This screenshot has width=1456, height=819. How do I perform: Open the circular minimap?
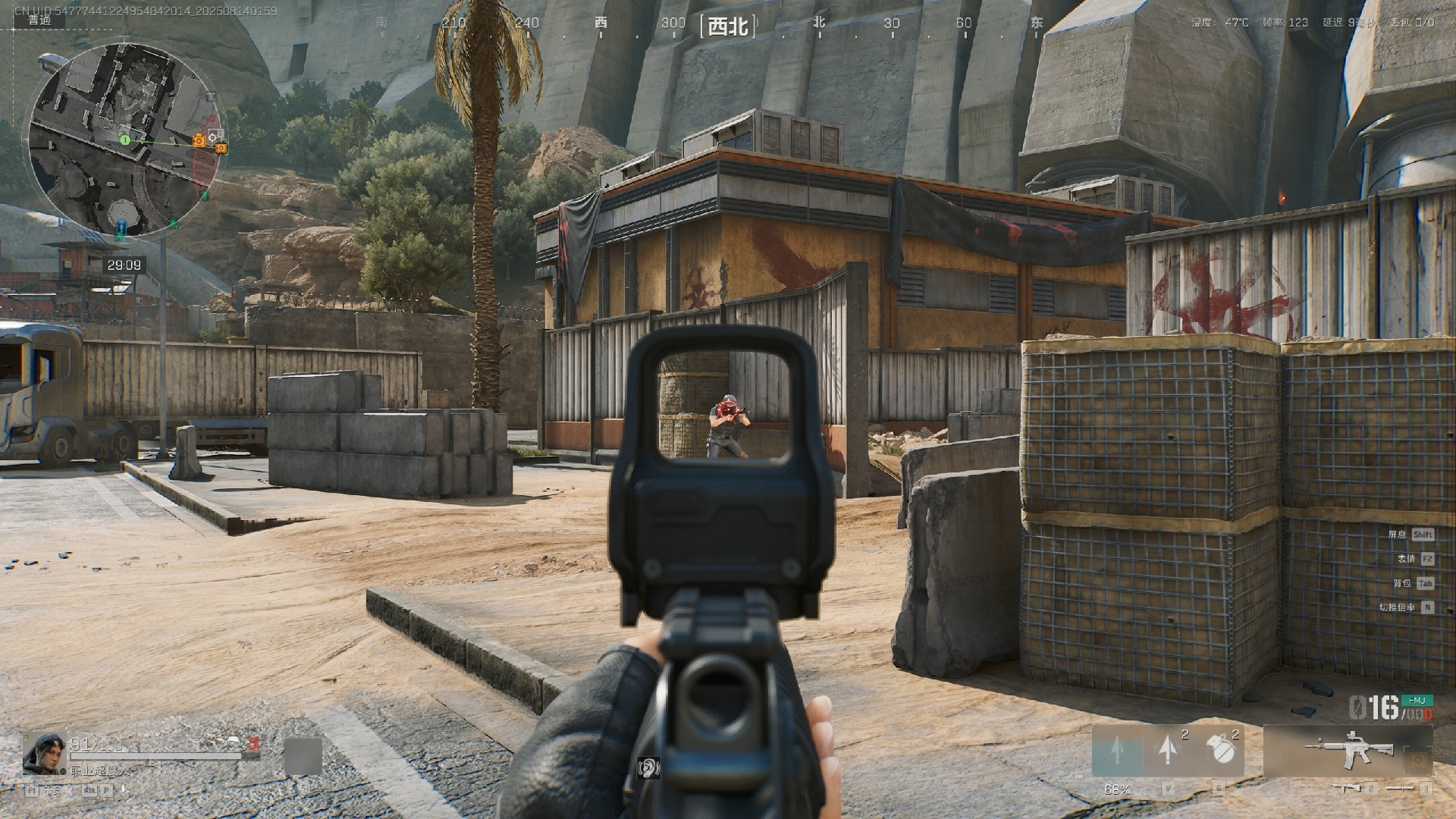pos(125,139)
